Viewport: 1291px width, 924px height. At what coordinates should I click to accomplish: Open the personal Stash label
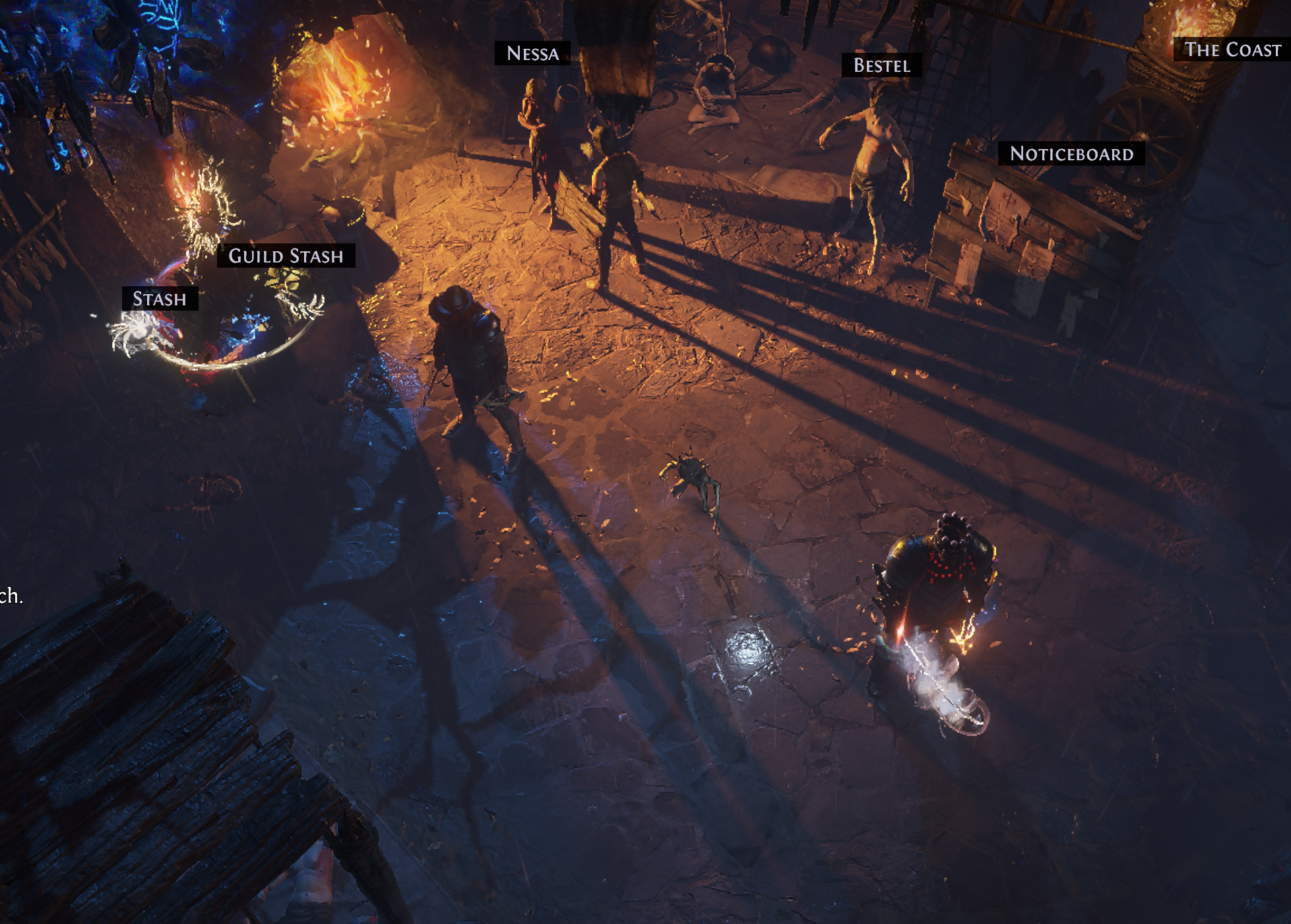[160, 299]
